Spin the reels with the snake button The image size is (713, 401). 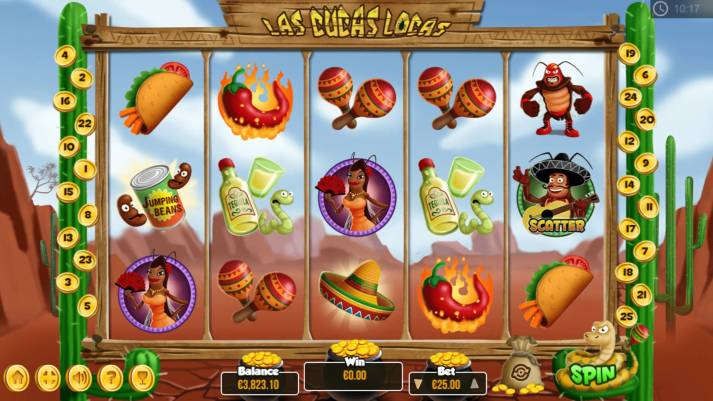(x=591, y=375)
